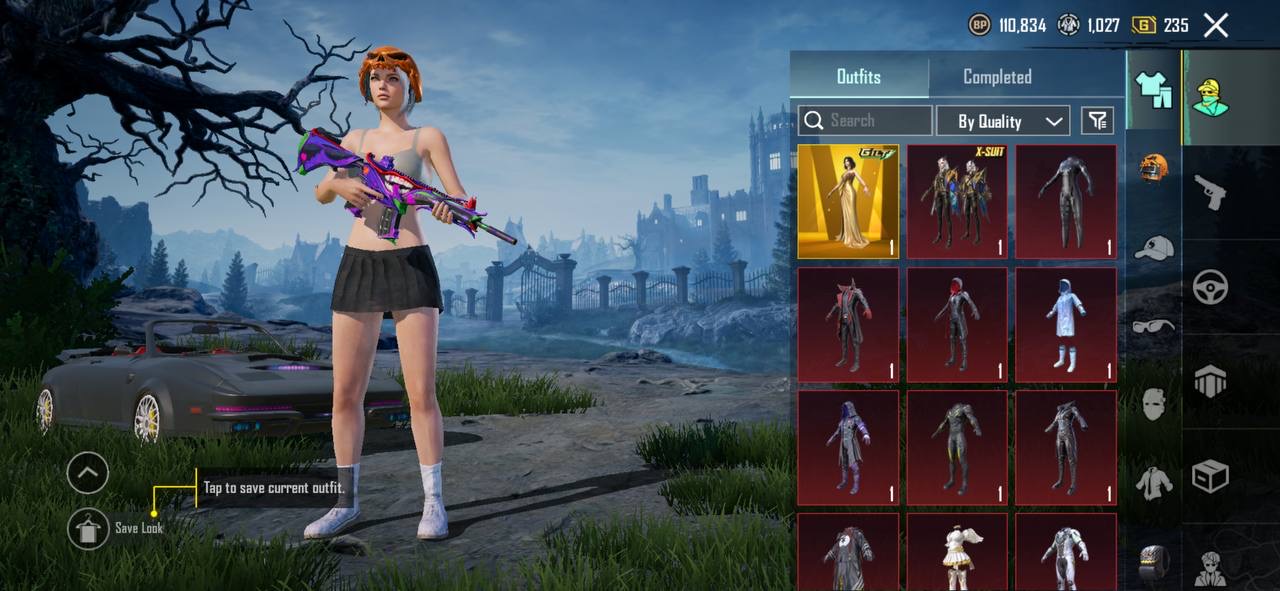
Task: Select the purple hooded outfit
Action: point(848,447)
